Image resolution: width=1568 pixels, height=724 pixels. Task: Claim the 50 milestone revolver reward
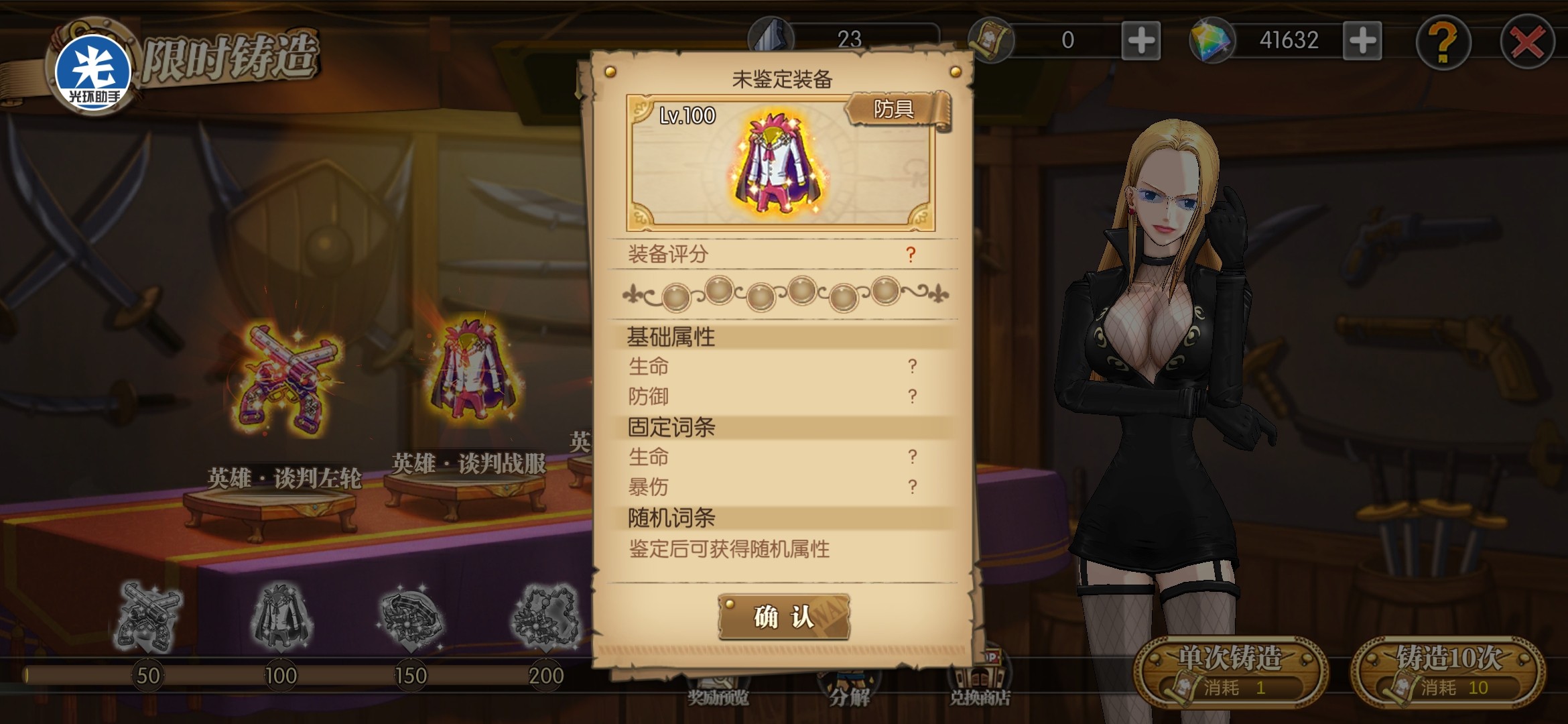pyautogui.click(x=148, y=617)
